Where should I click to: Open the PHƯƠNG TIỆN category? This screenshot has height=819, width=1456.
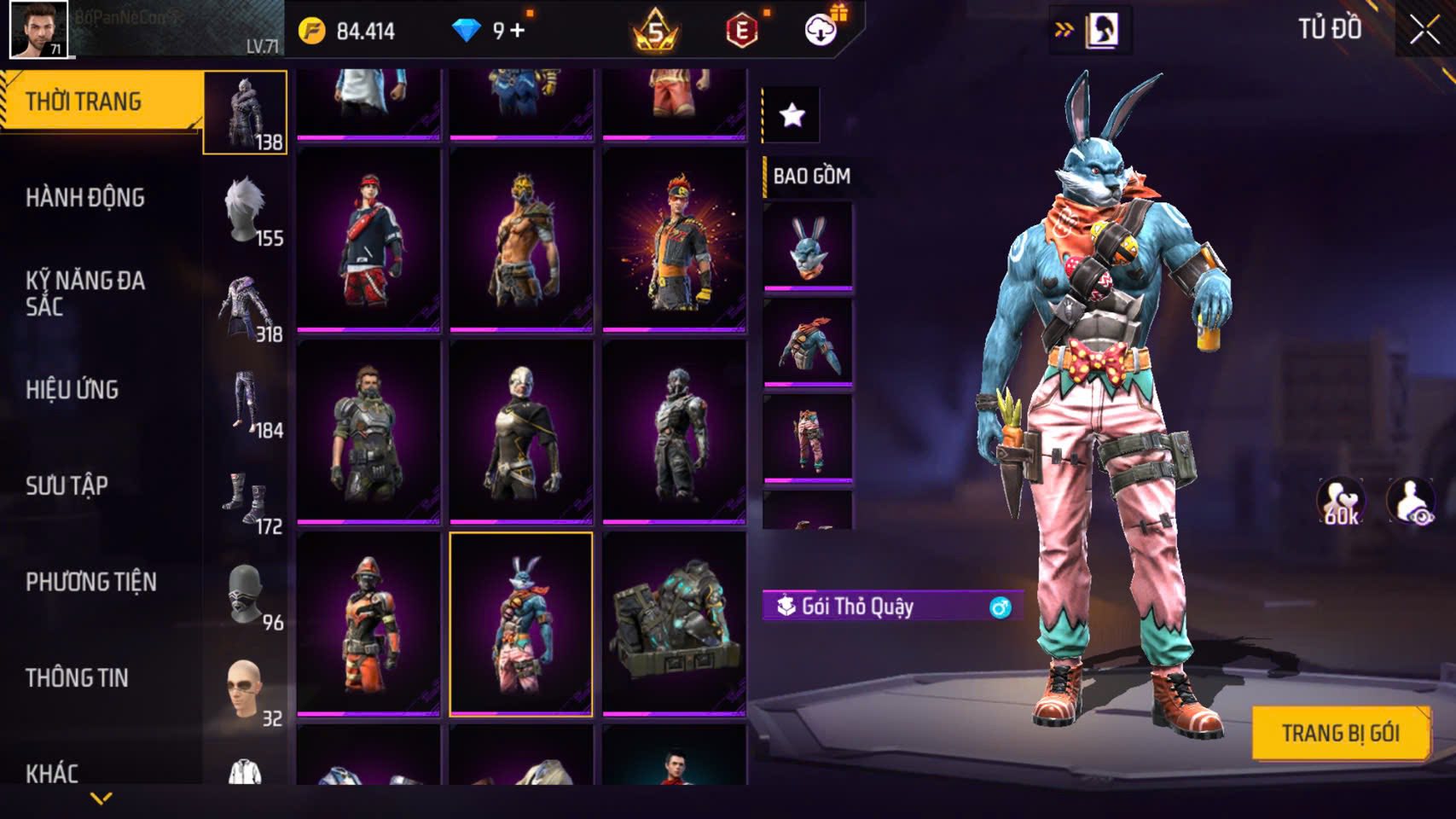[x=91, y=583]
